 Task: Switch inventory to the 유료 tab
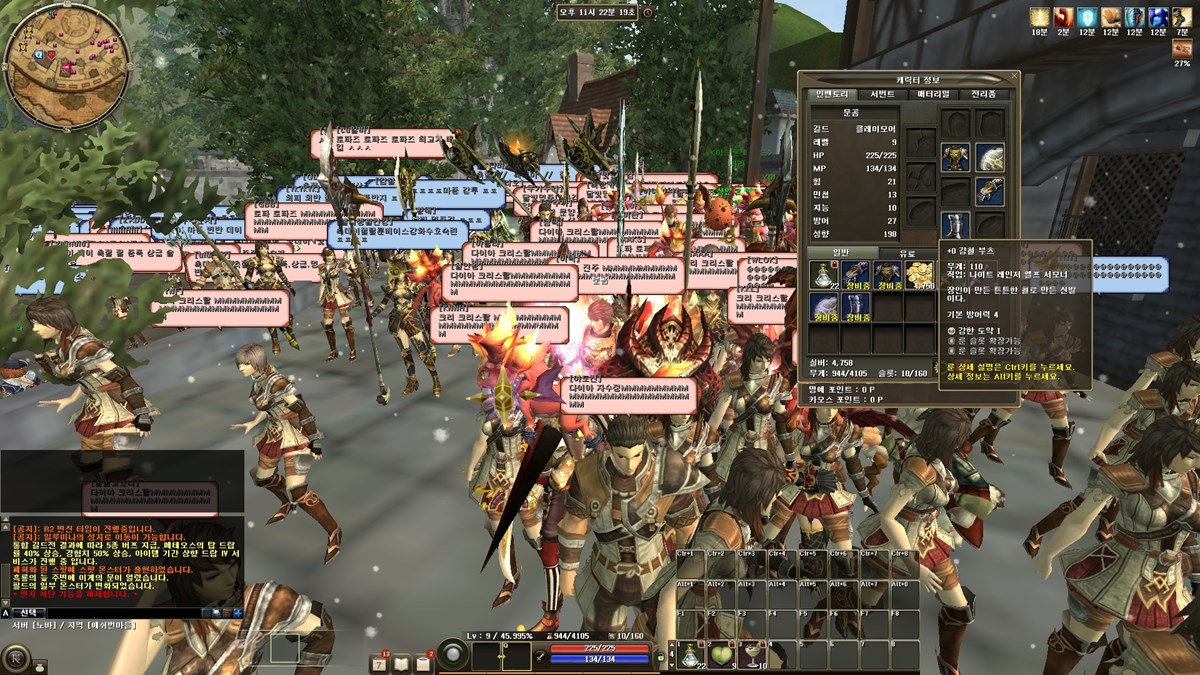[x=907, y=253]
